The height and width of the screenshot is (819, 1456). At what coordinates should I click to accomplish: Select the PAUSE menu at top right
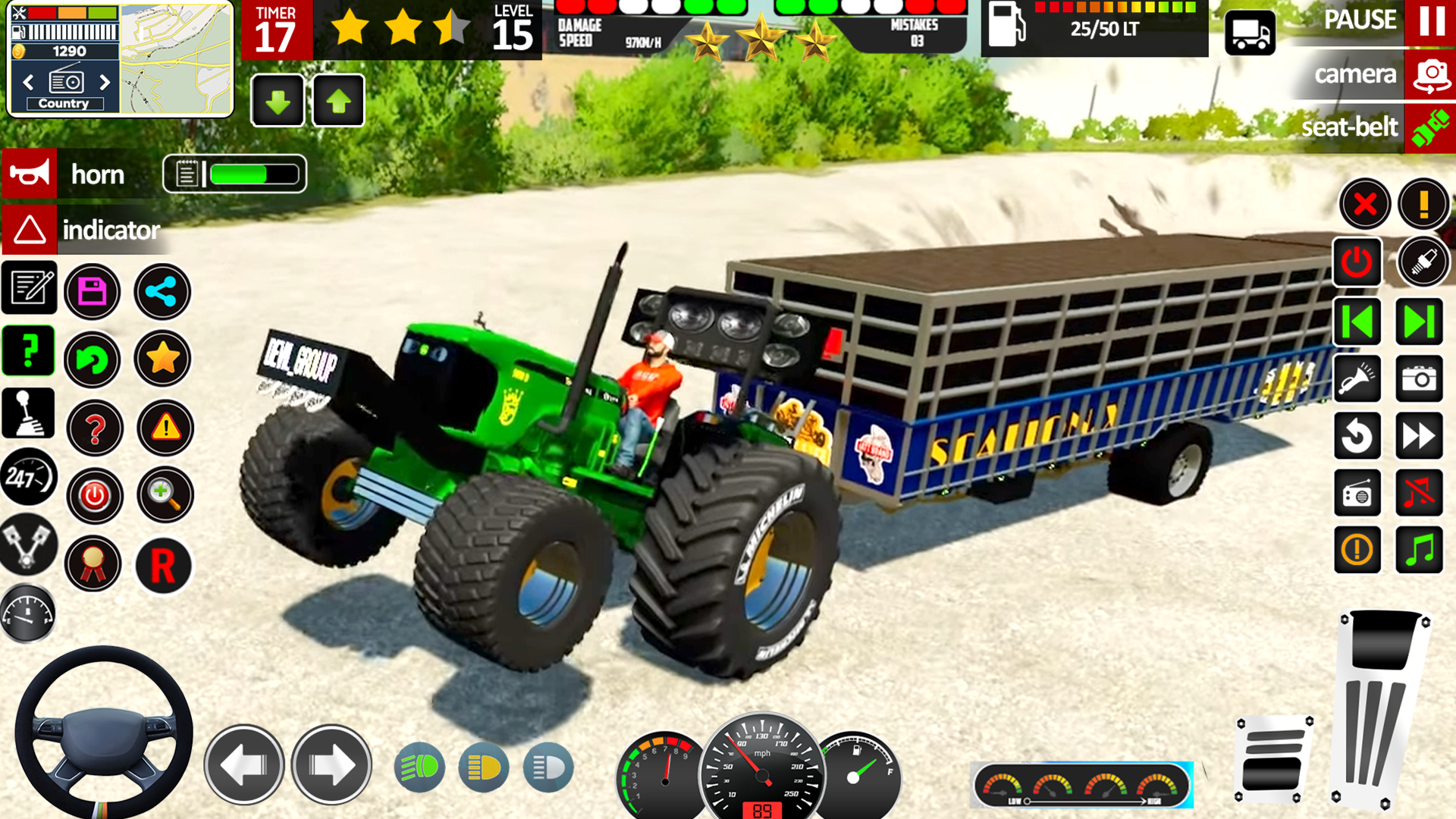point(1361,20)
